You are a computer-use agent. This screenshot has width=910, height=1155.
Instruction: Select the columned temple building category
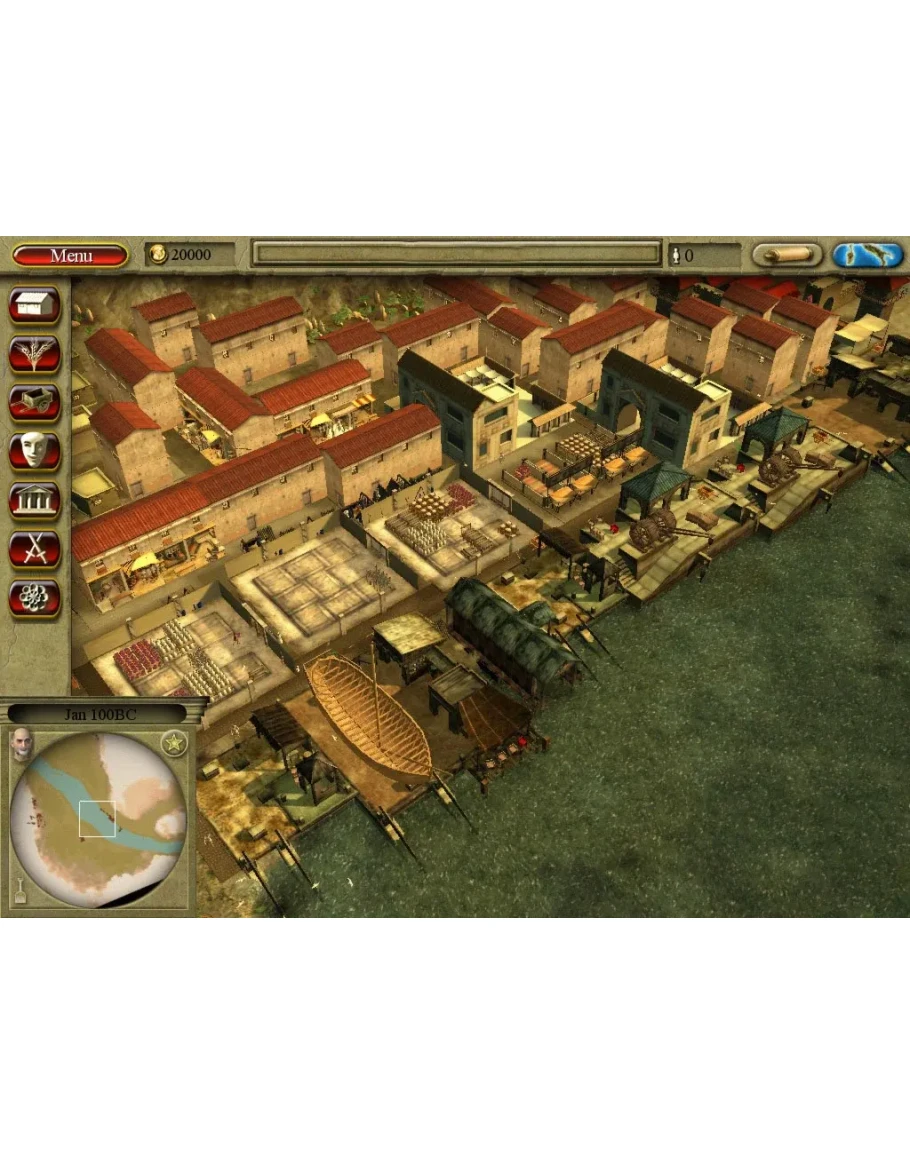point(35,500)
